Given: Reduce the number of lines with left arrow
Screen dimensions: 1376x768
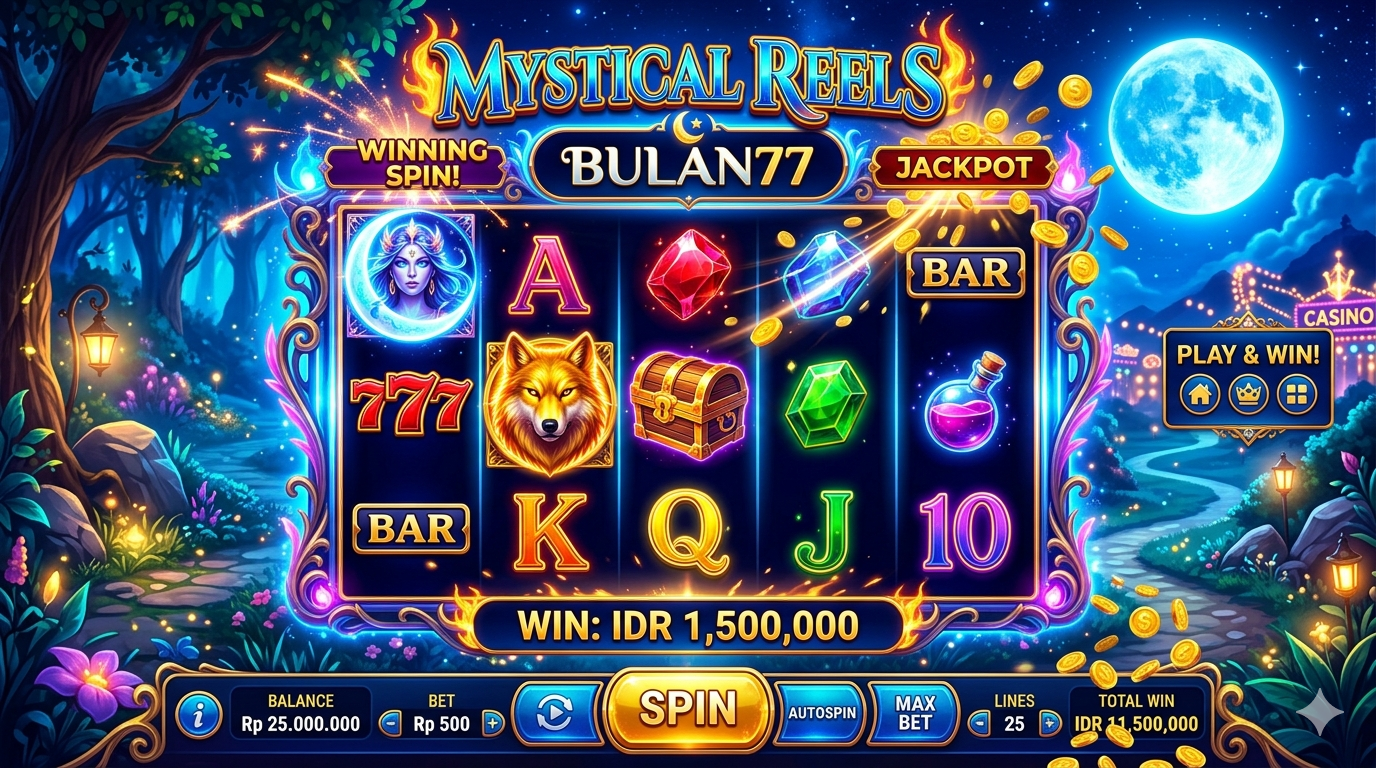Looking at the screenshot, I should (980, 723).
